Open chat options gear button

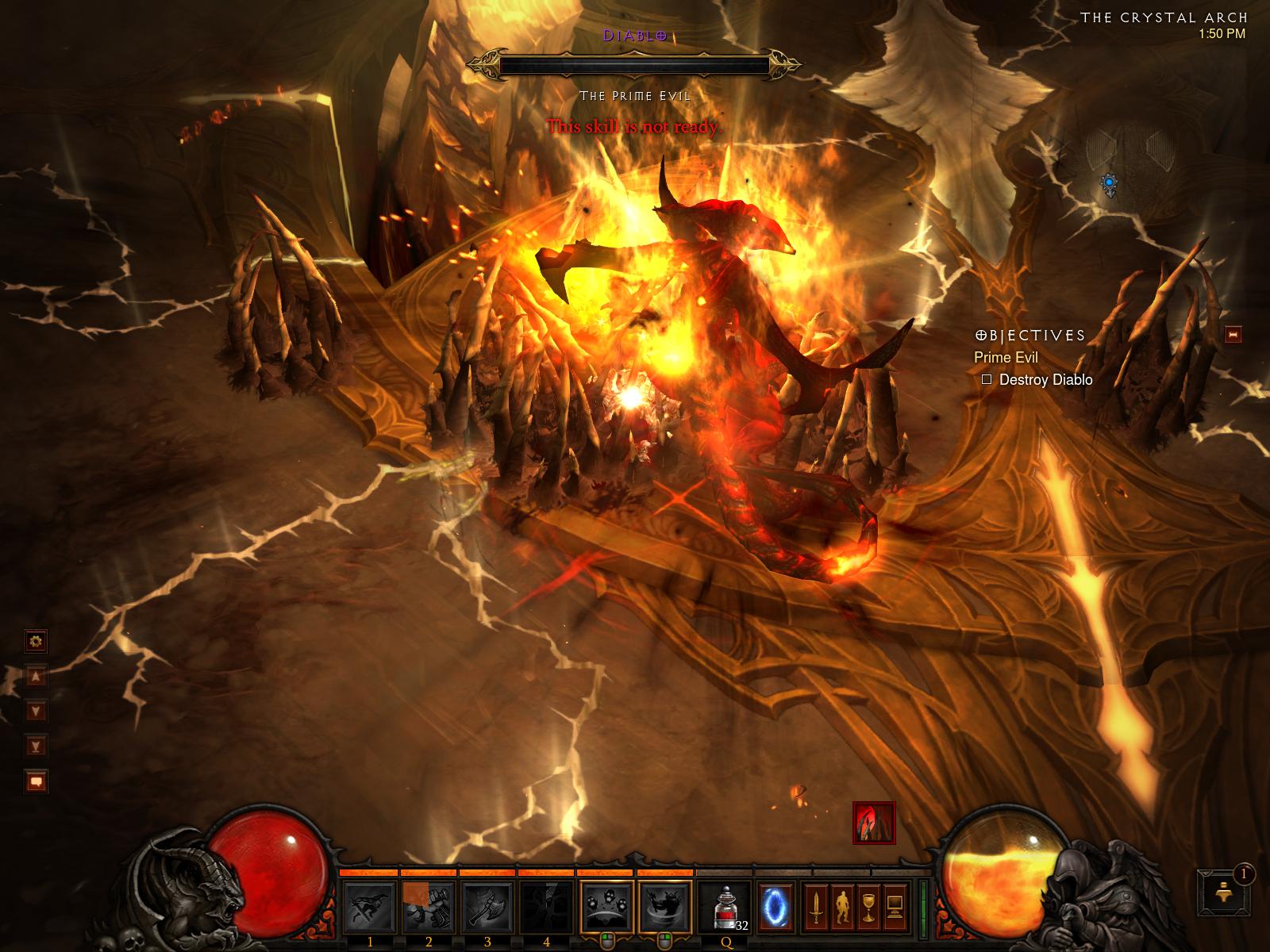(x=37, y=640)
